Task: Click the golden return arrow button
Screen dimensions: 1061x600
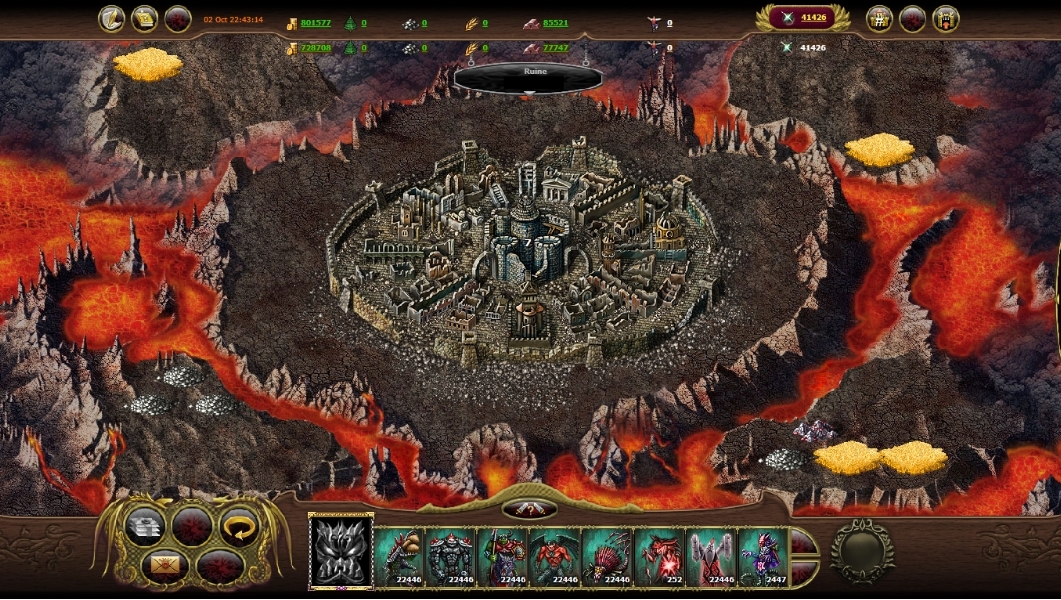Action: point(238,525)
